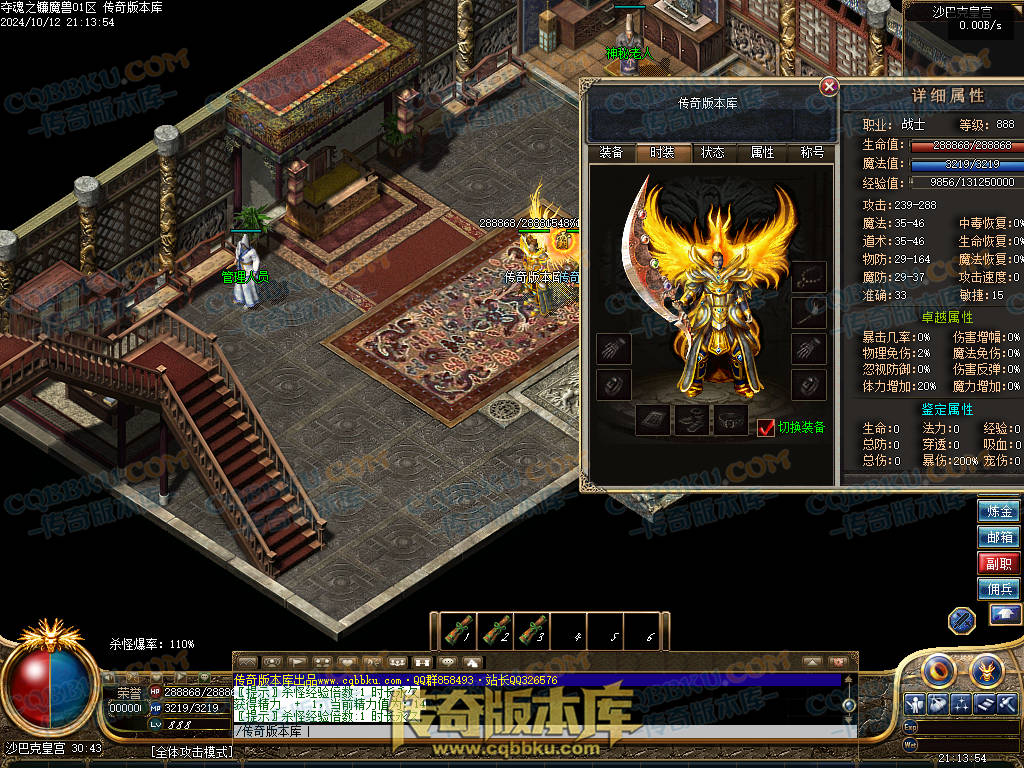Use the scroll in hotbar slot 3
The width and height of the screenshot is (1024, 768).
tap(532, 631)
